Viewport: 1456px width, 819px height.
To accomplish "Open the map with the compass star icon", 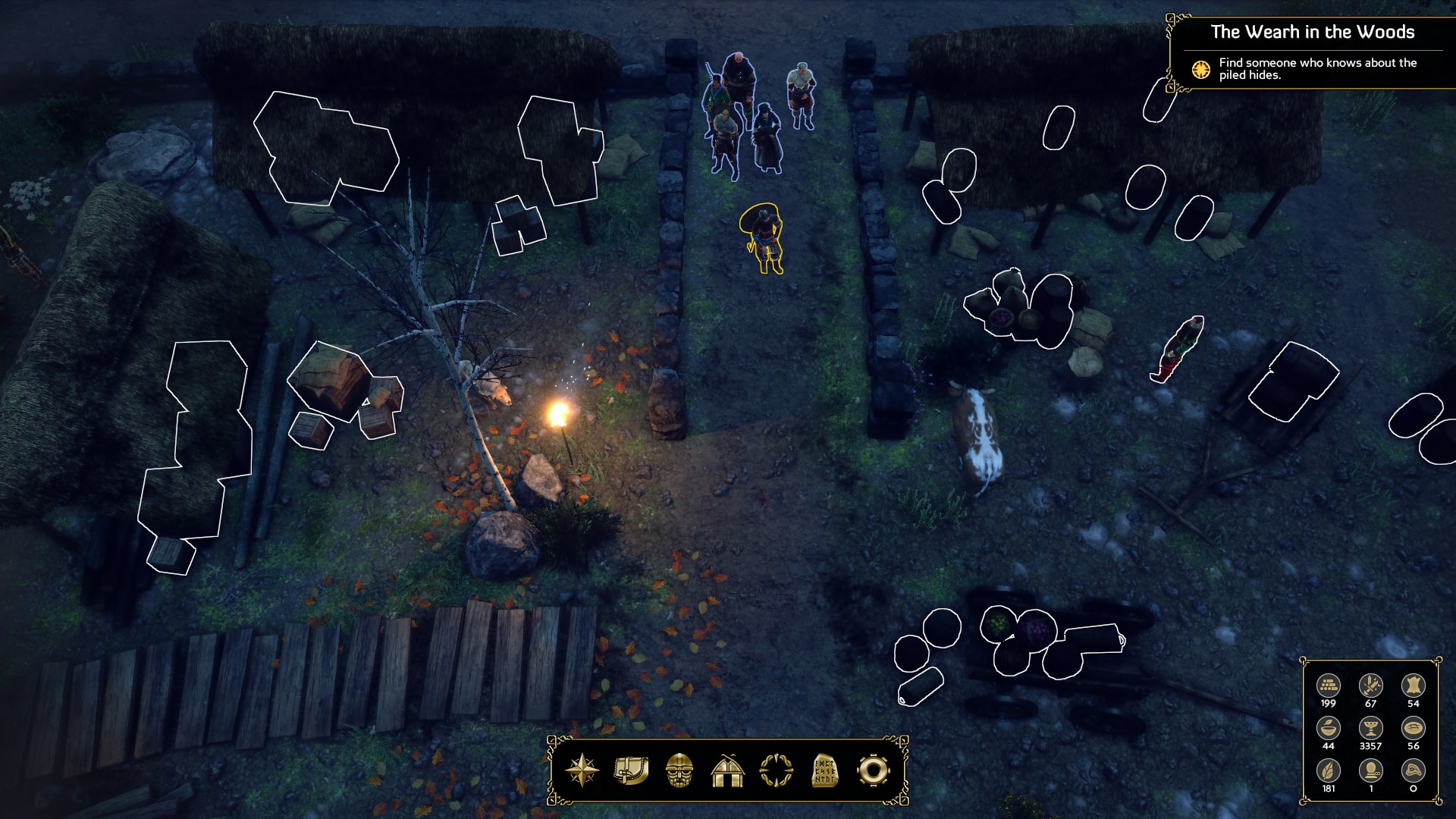I will coord(582,770).
